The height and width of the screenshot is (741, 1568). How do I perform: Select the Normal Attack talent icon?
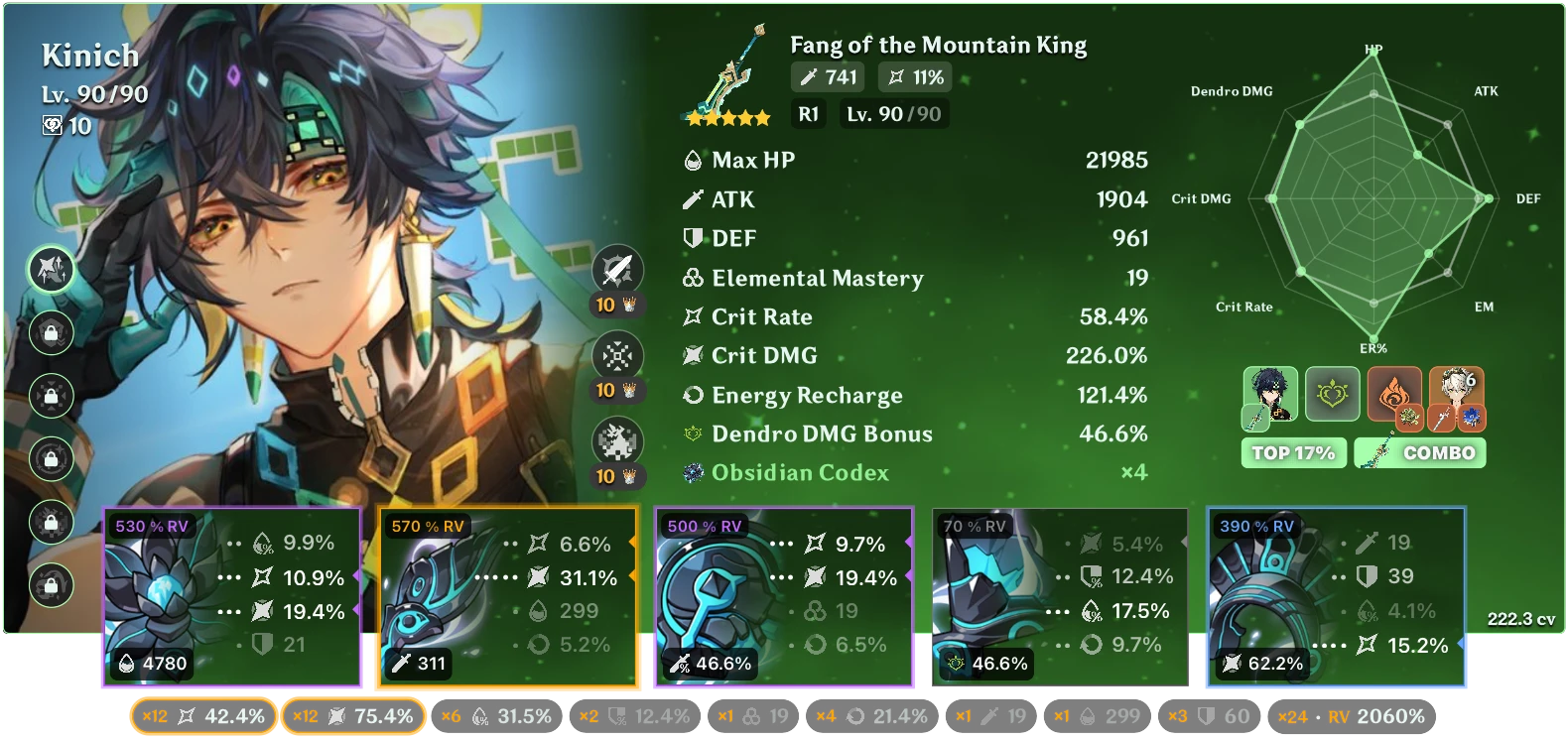point(615,269)
